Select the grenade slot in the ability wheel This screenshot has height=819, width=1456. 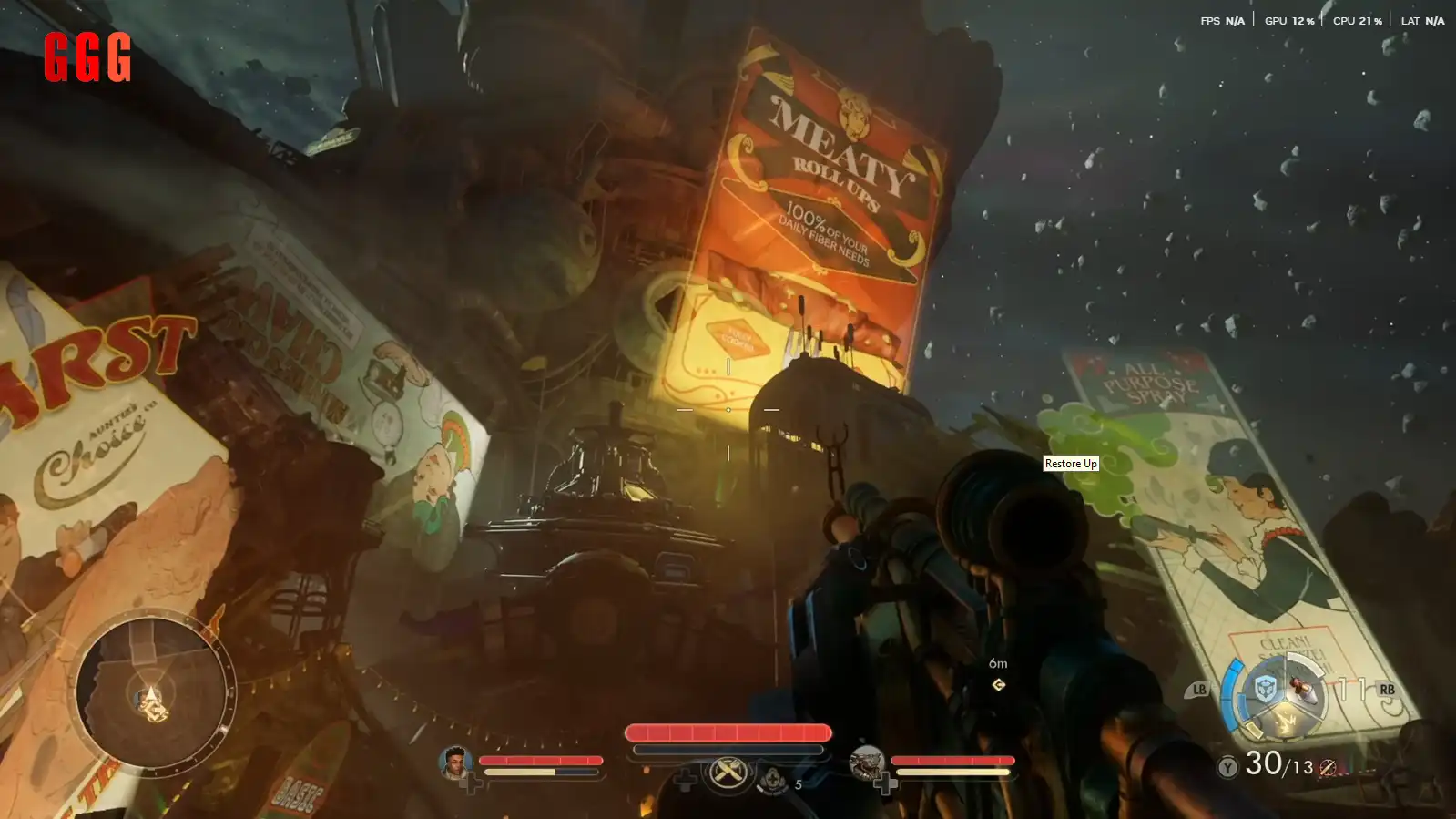tap(1303, 689)
